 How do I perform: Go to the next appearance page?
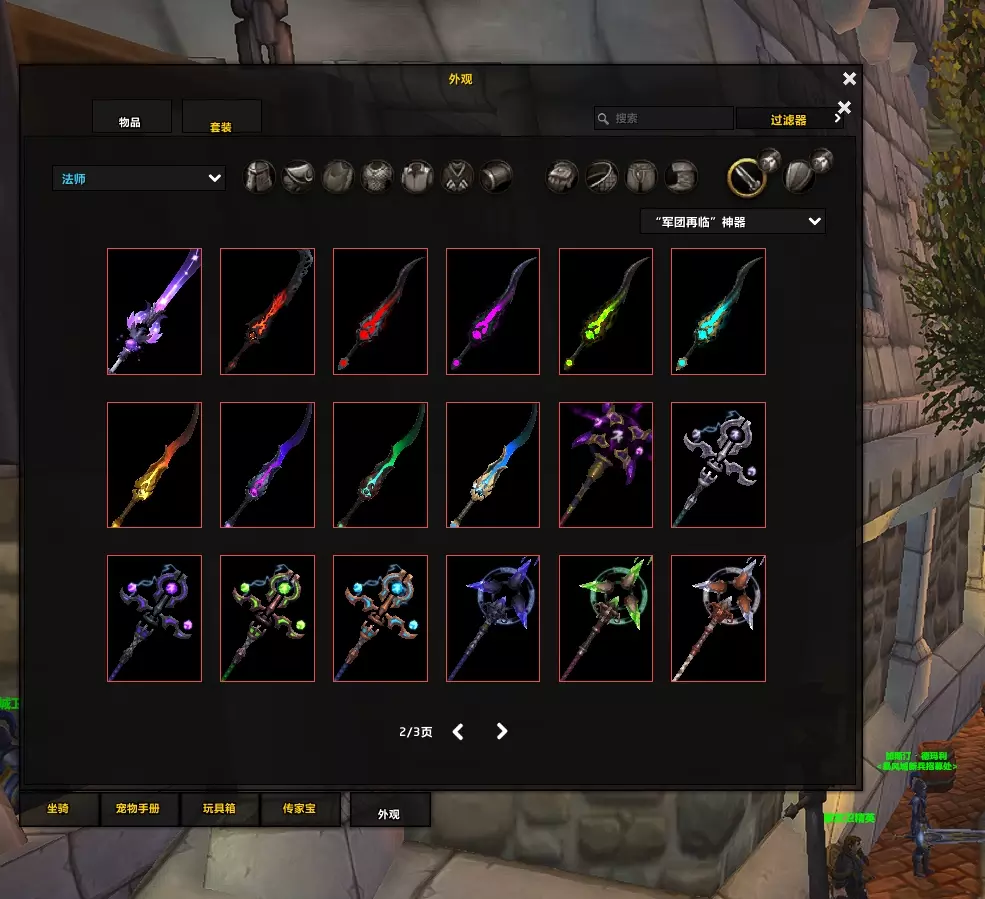pos(502,731)
